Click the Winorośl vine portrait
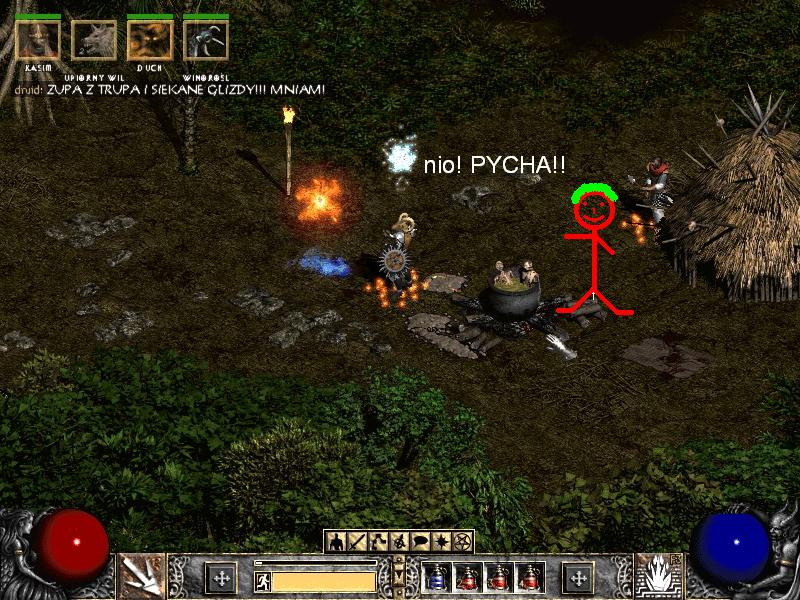Viewport: 800px width, 600px height. coord(206,41)
